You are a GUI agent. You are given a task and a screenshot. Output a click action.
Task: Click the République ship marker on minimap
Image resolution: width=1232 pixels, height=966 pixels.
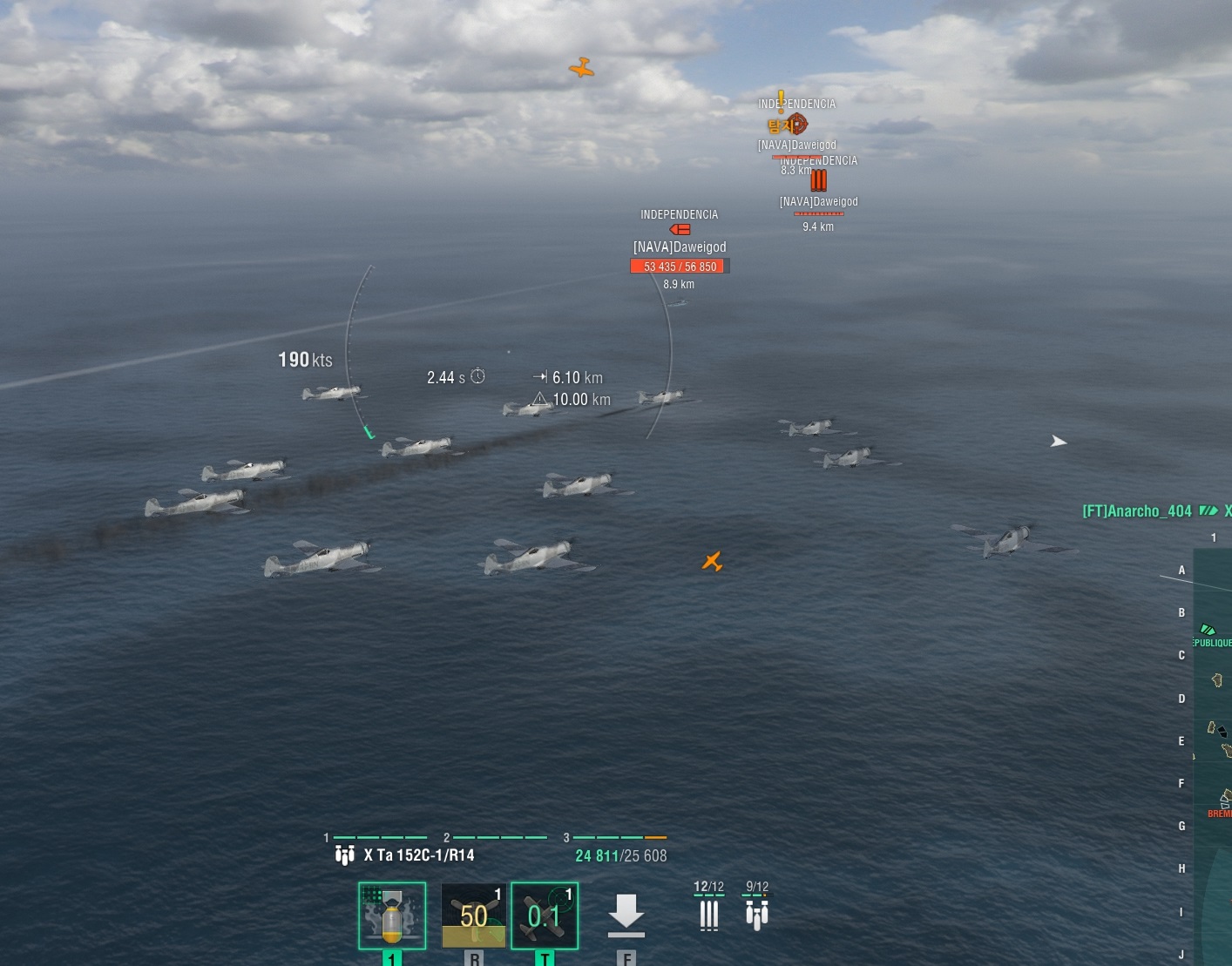click(1208, 630)
